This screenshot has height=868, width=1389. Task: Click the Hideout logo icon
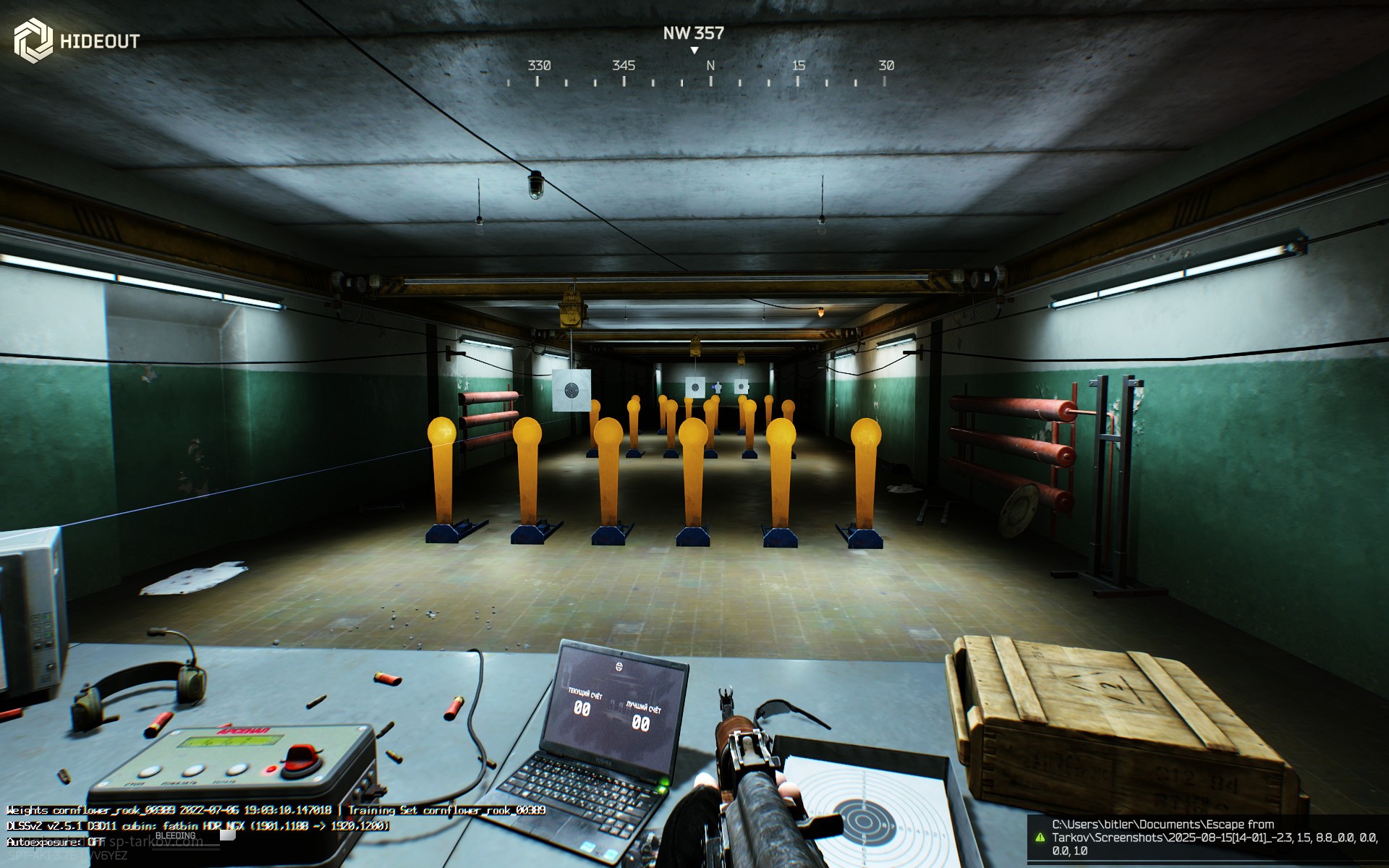pyautogui.click(x=33, y=41)
